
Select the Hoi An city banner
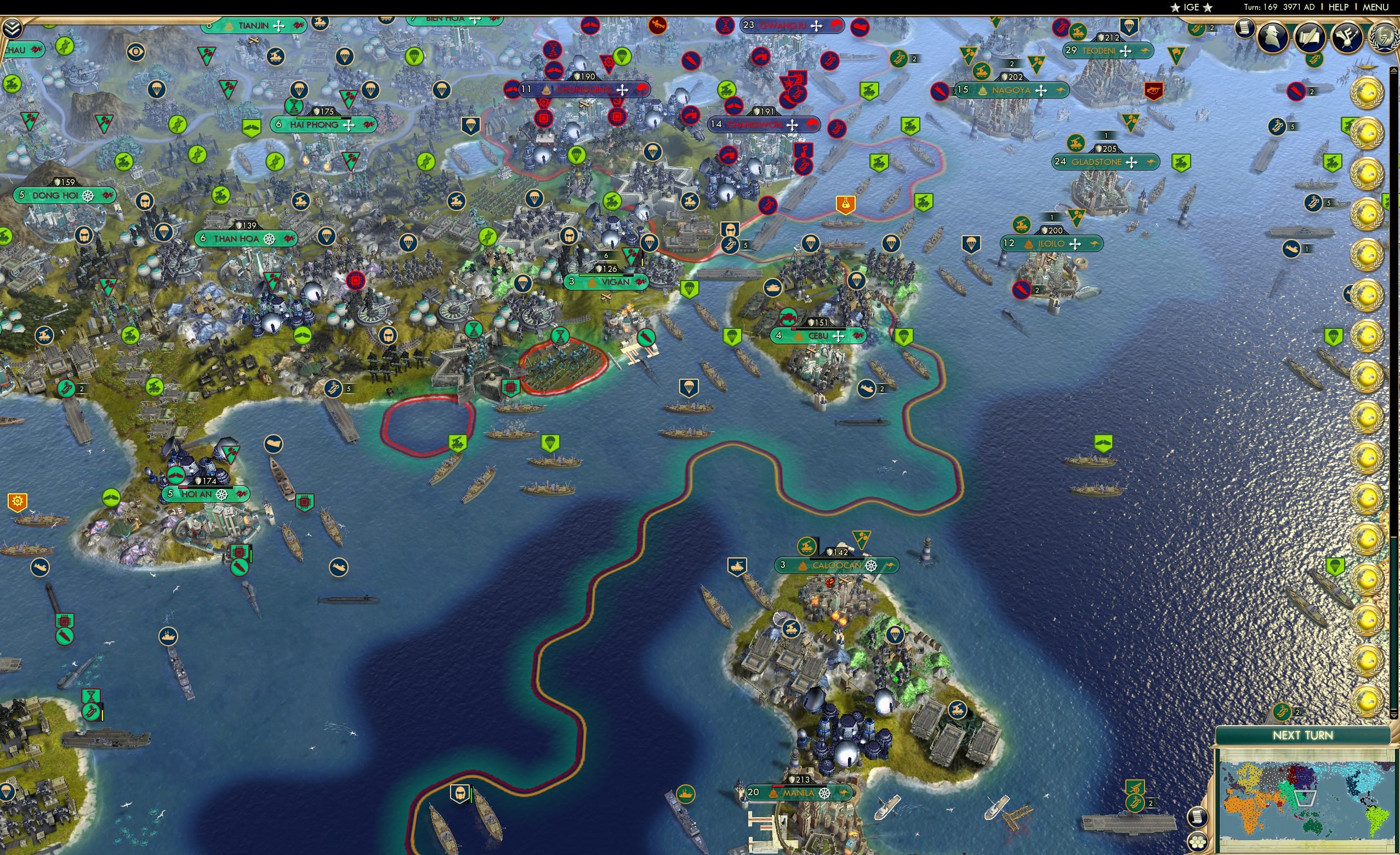click(x=196, y=494)
